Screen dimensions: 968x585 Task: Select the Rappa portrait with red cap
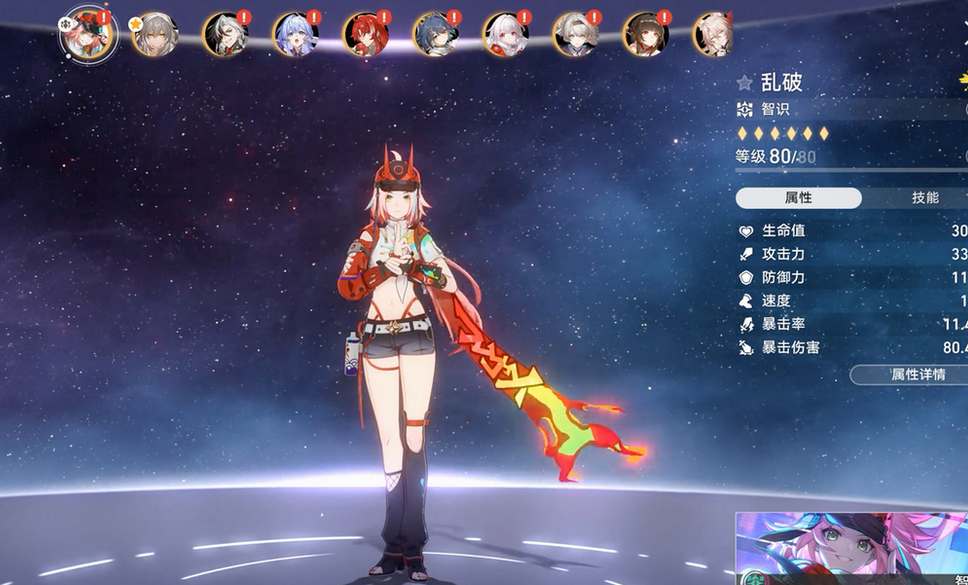click(x=88, y=33)
